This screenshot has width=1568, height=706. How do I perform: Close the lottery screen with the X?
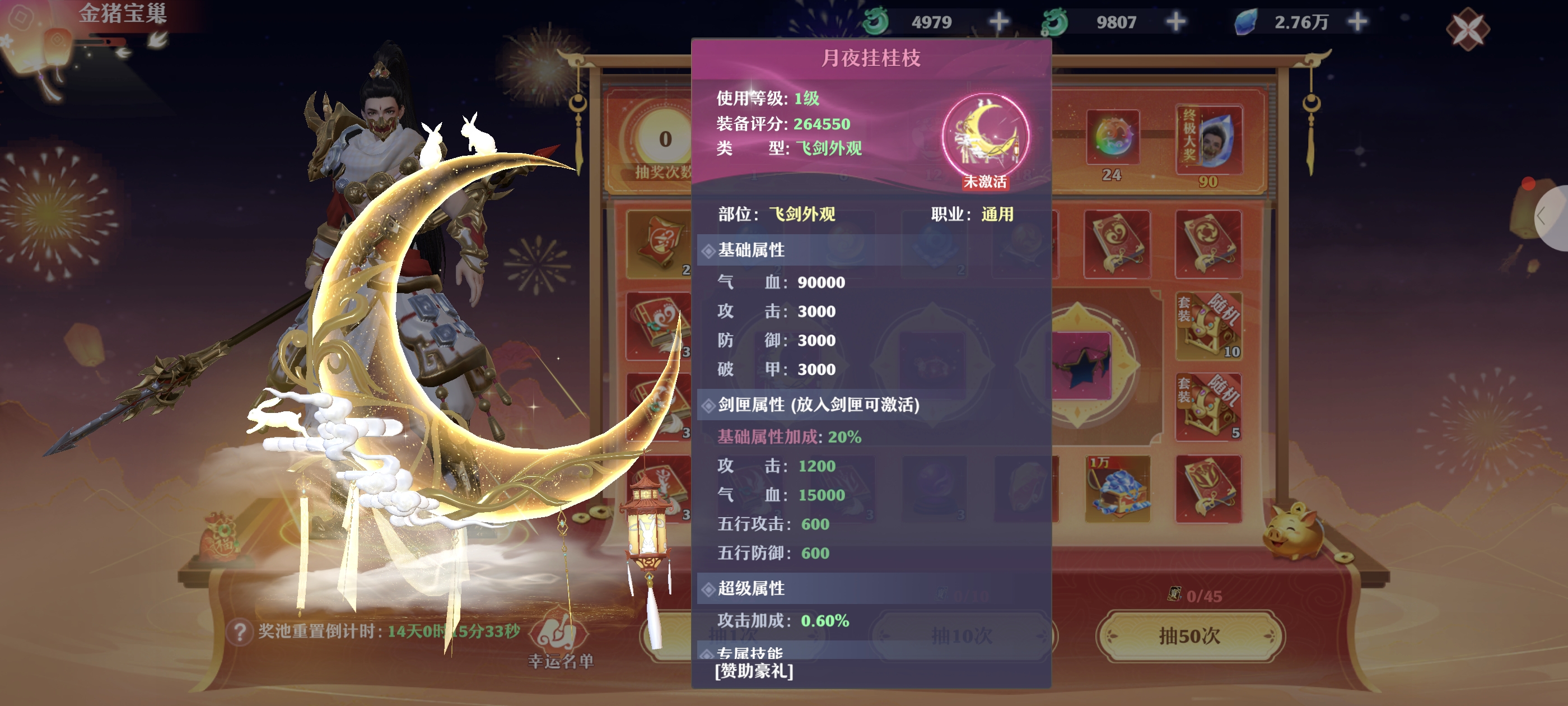1468,29
